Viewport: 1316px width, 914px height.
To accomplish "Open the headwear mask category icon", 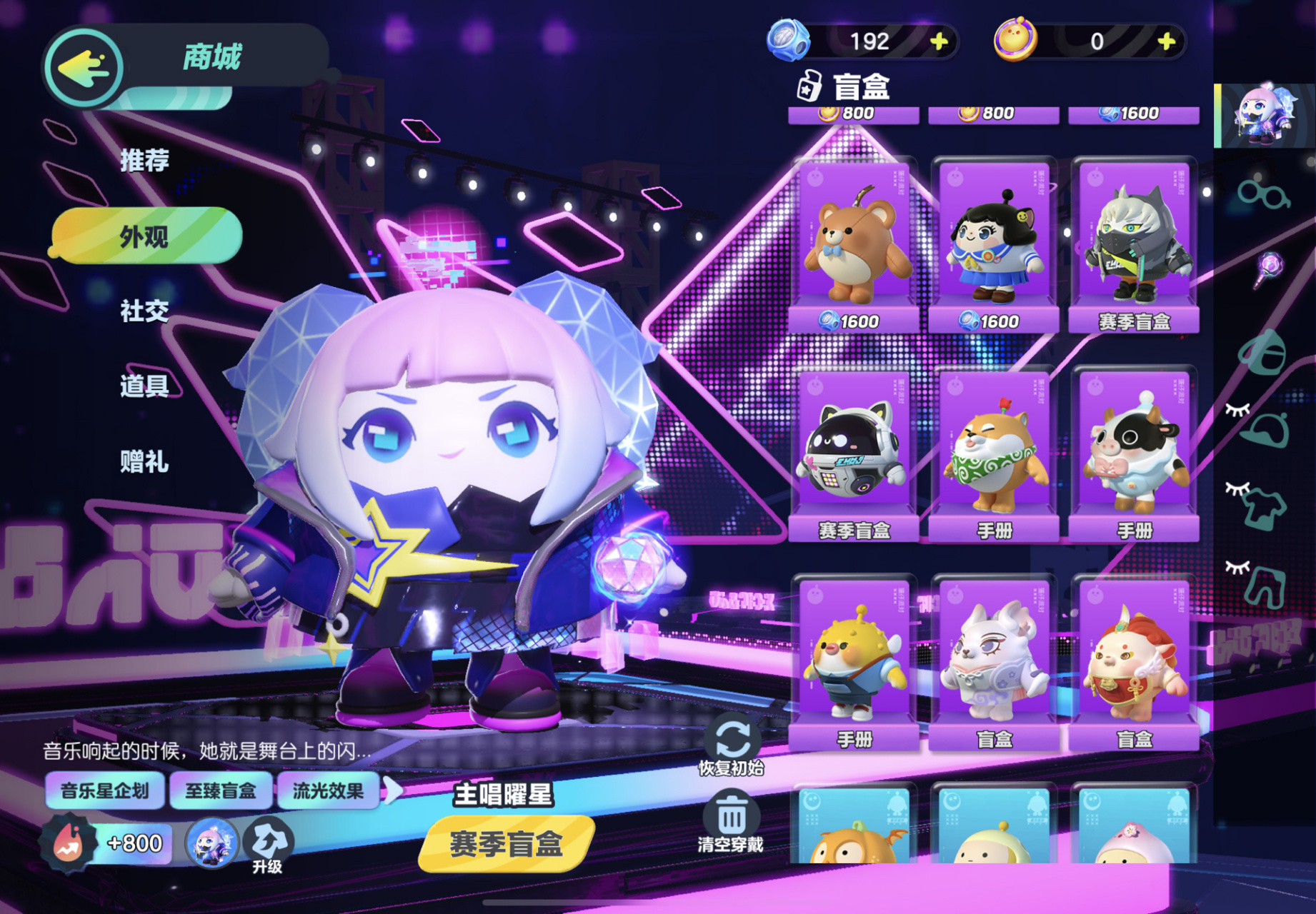I will [x=1263, y=351].
